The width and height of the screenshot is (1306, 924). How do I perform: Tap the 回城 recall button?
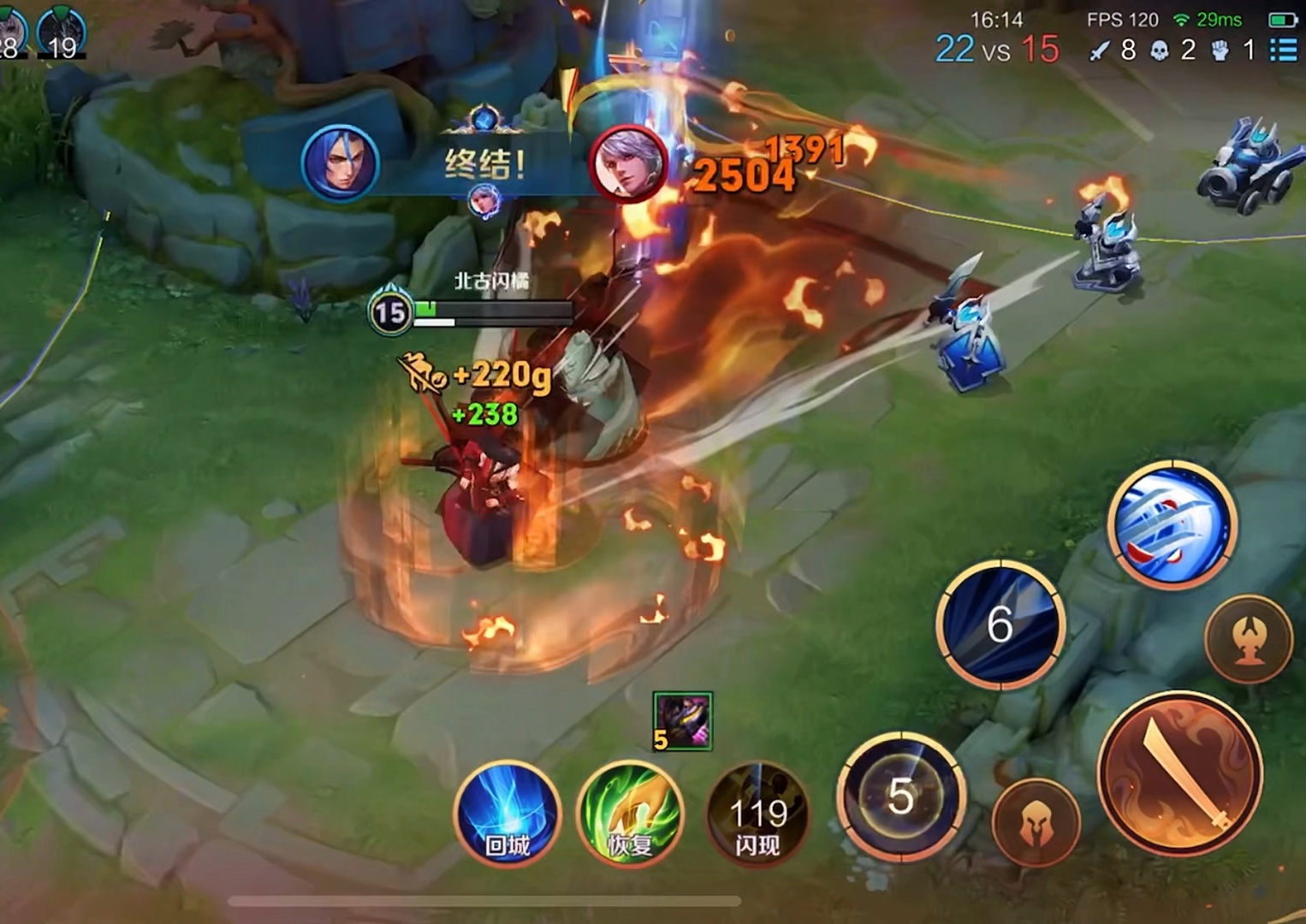[x=507, y=814]
